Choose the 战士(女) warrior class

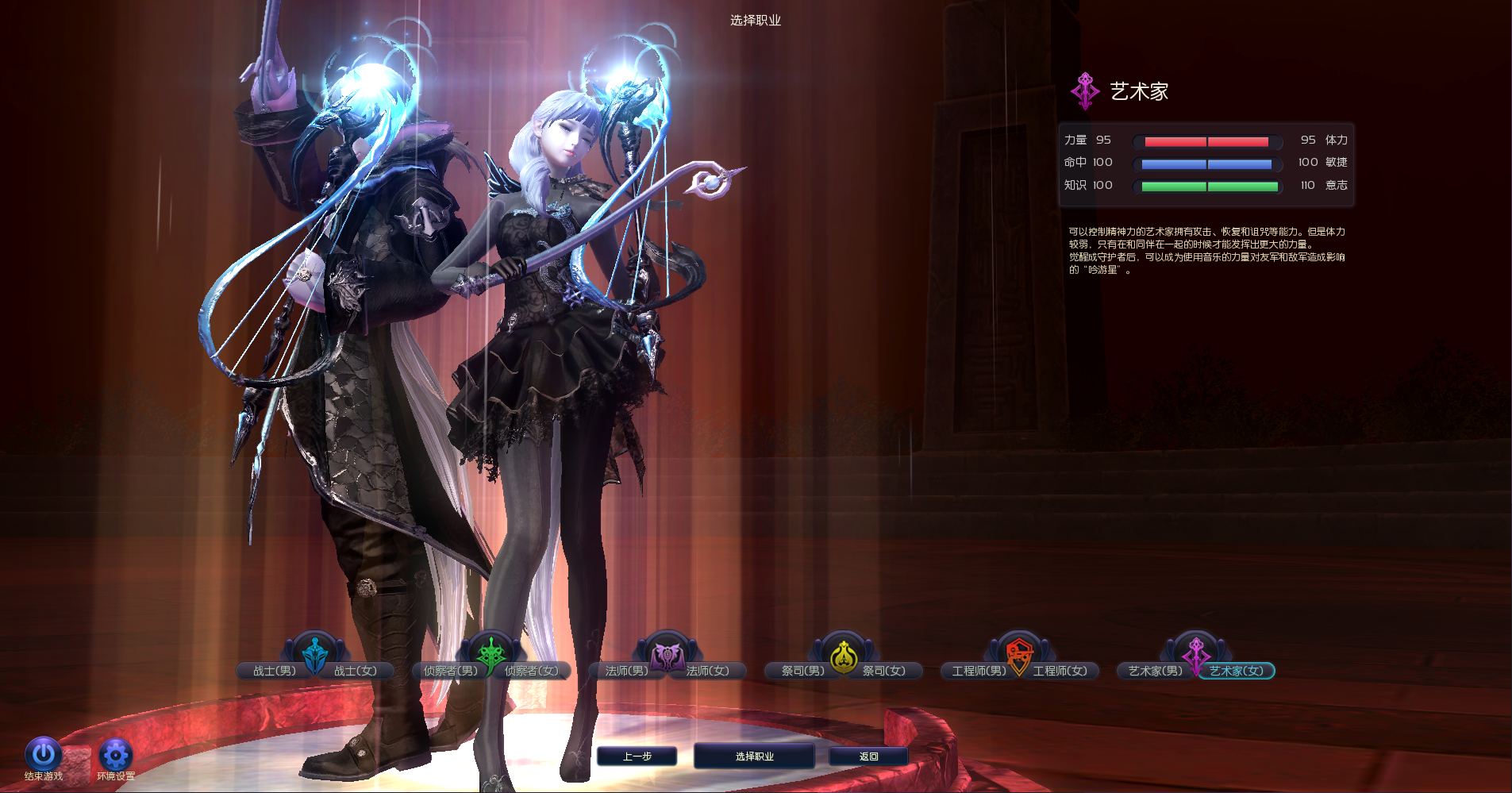pos(356,671)
